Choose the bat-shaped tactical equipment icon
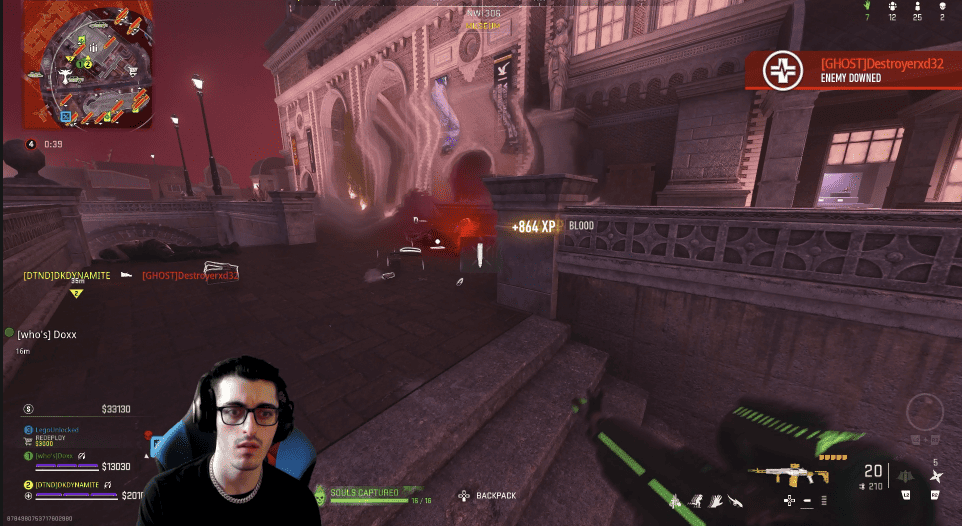This screenshot has height=526, width=962. [x=903, y=474]
